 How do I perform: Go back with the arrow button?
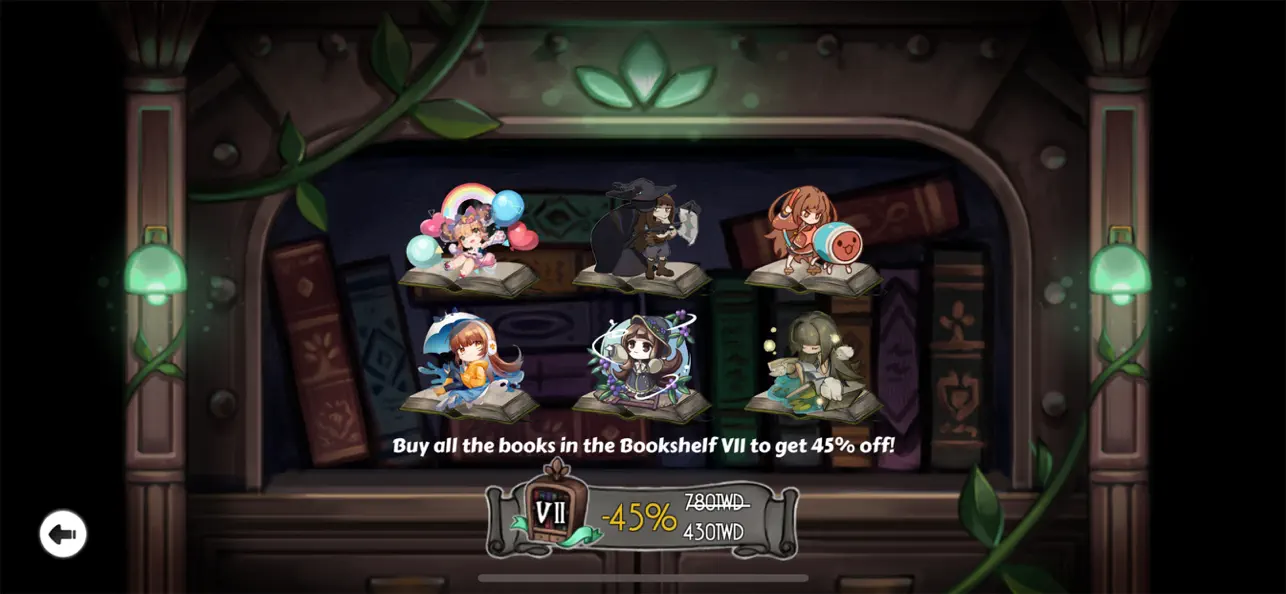[x=63, y=534]
